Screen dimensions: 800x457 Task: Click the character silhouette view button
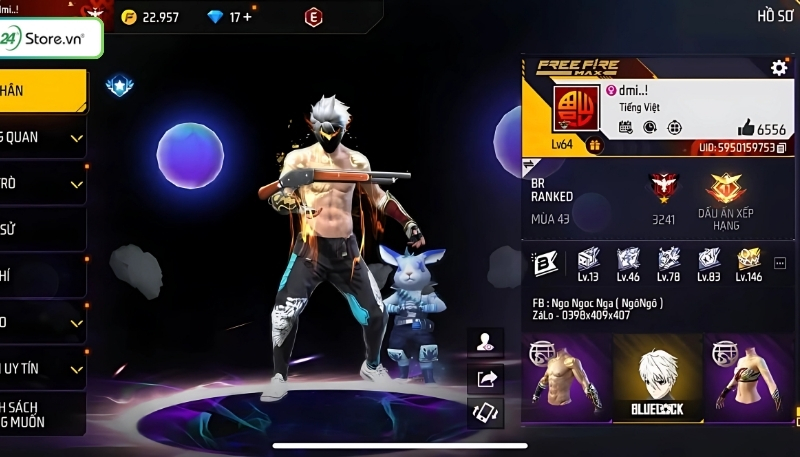tap(486, 342)
